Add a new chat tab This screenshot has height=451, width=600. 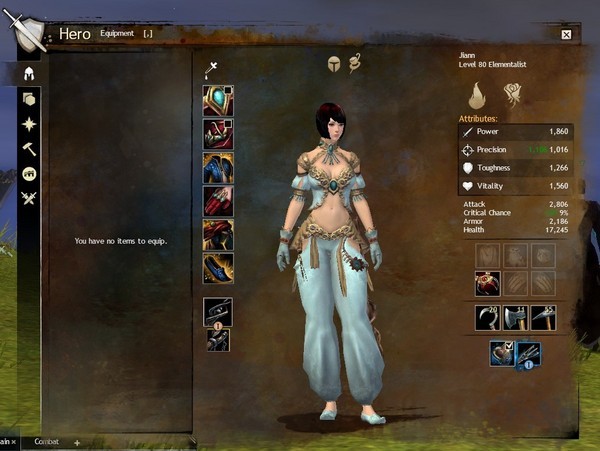coord(77,441)
